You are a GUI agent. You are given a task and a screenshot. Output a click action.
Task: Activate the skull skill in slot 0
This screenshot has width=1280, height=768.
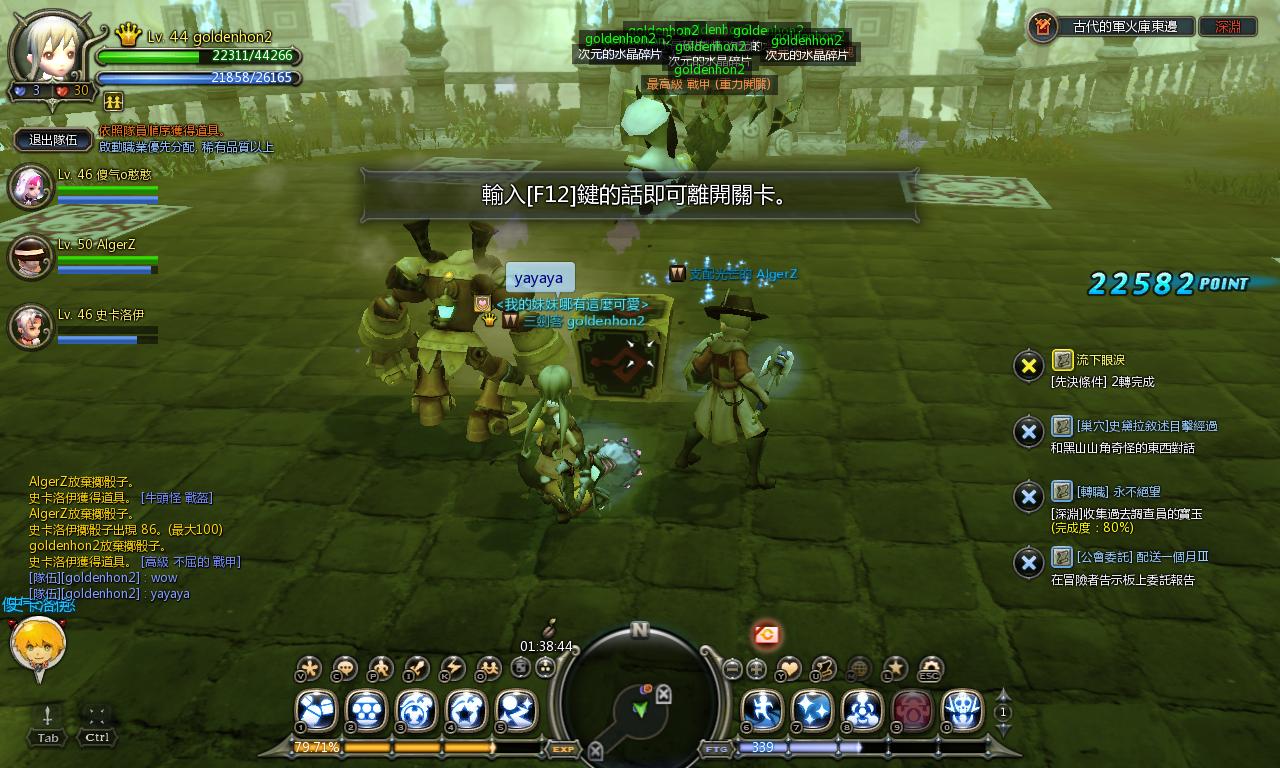[x=962, y=711]
